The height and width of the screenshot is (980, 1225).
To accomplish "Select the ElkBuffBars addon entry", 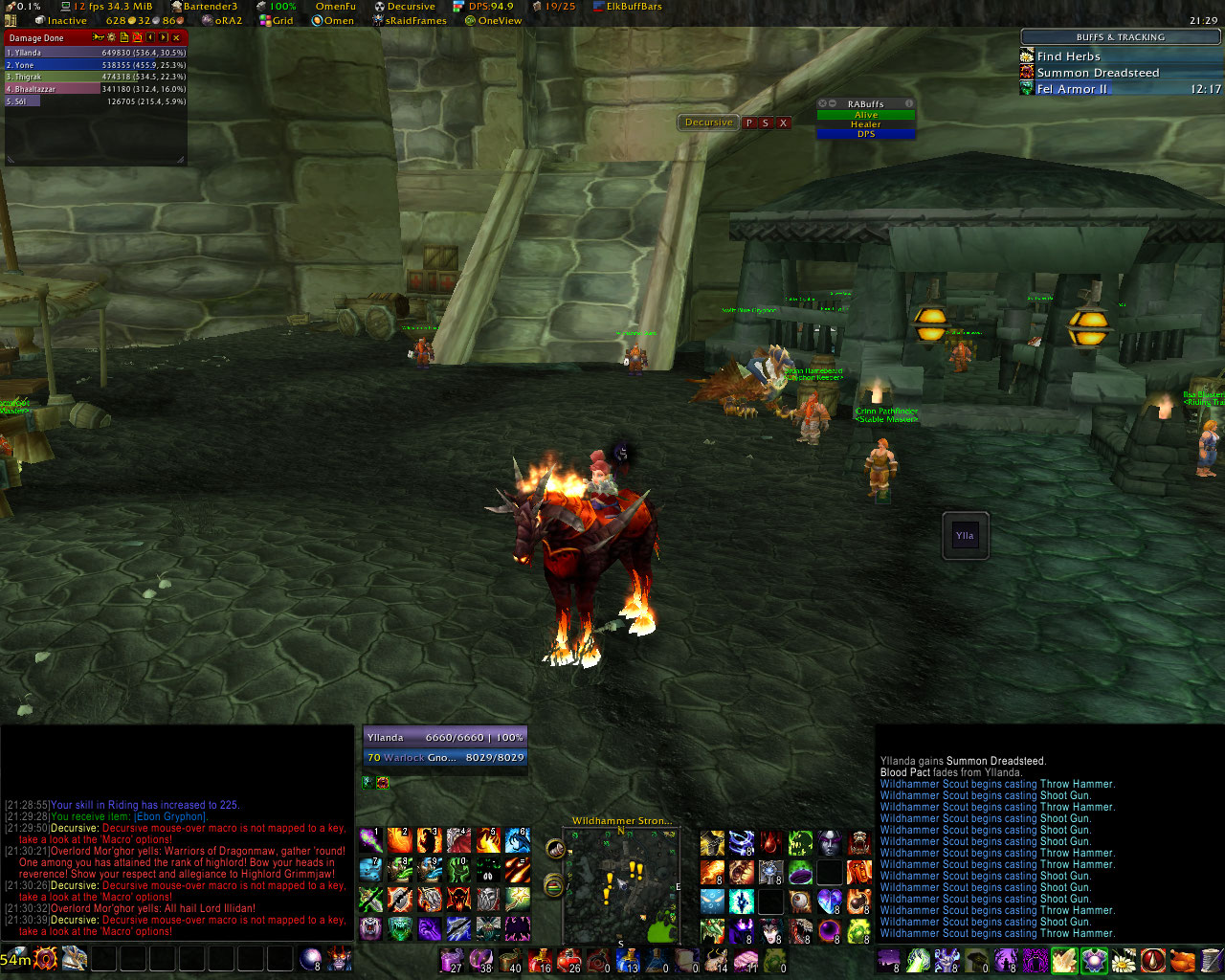I will 633,7.
